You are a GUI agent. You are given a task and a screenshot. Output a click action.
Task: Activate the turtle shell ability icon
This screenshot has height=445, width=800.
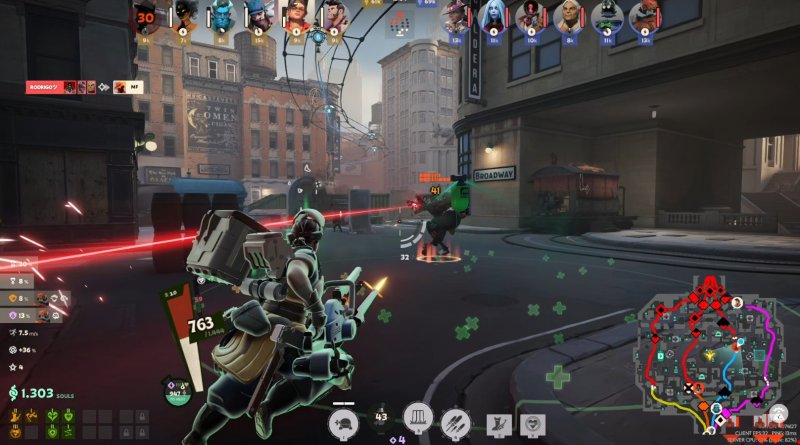pos(344,421)
